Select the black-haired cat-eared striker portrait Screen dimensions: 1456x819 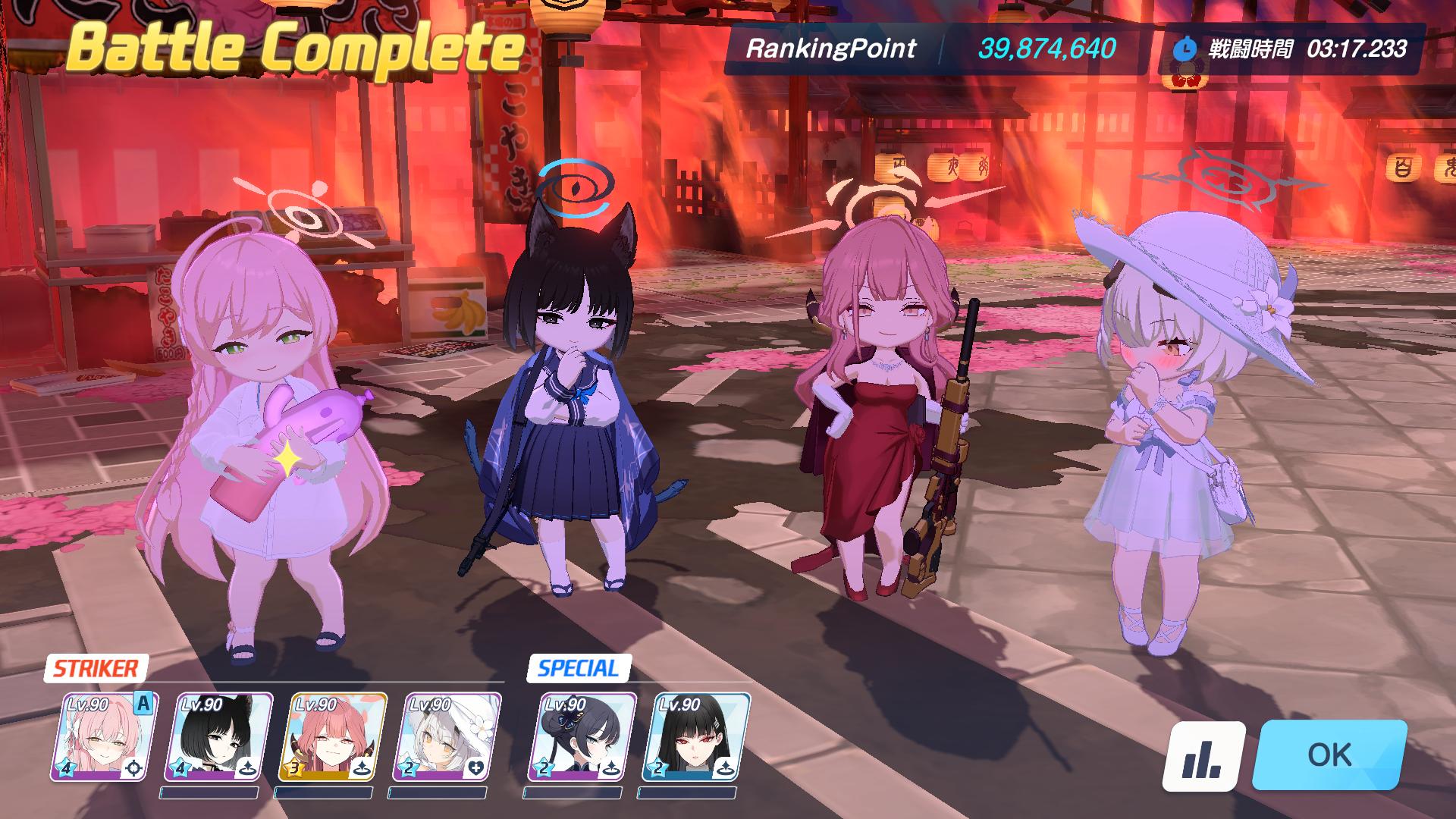(218, 737)
